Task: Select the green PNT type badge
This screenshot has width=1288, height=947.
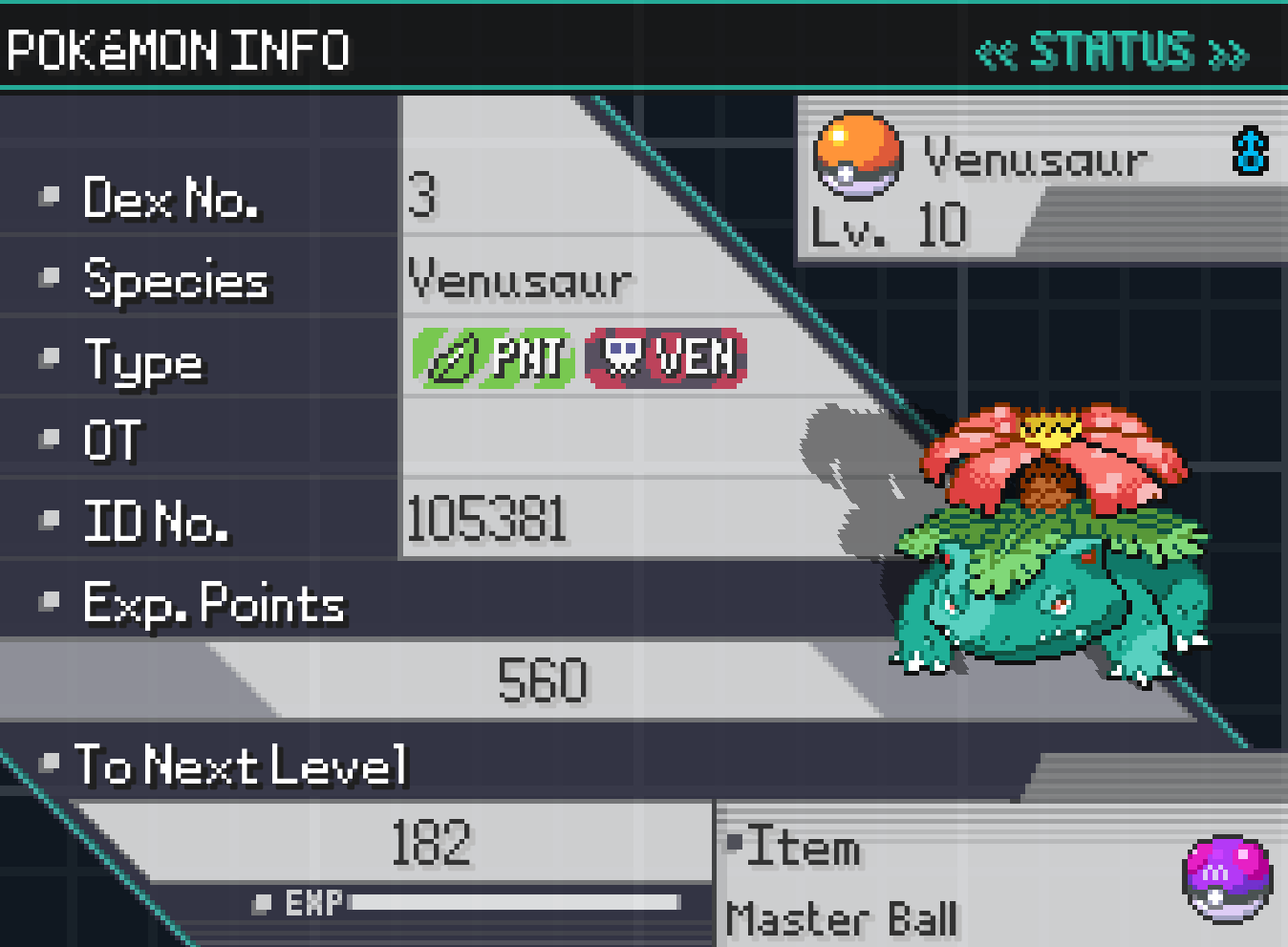Action: [x=493, y=358]
